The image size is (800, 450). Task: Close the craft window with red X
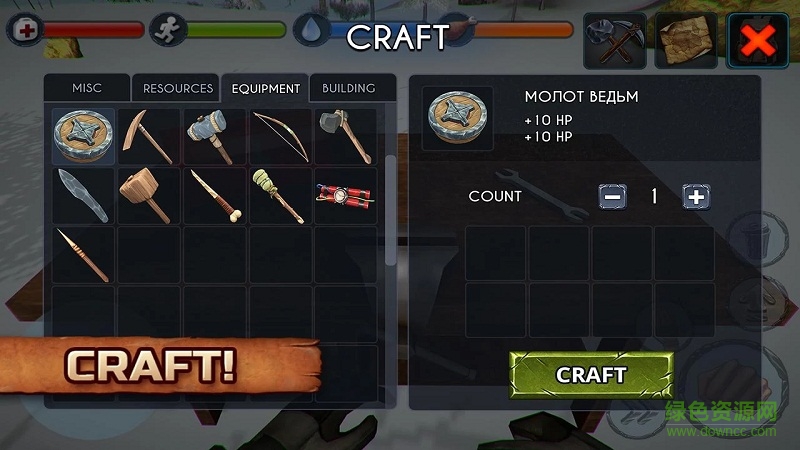pos(759,40)
